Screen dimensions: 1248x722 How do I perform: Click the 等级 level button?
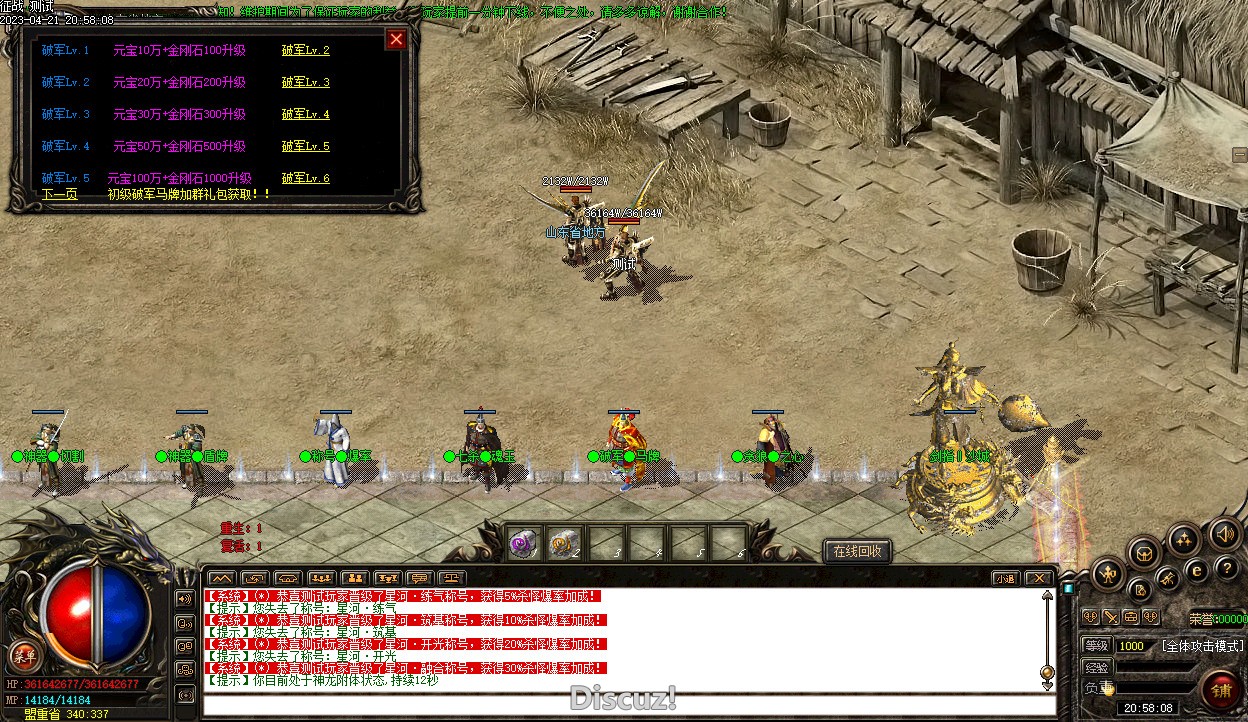pyautogui.click(x=1097, y=646)
